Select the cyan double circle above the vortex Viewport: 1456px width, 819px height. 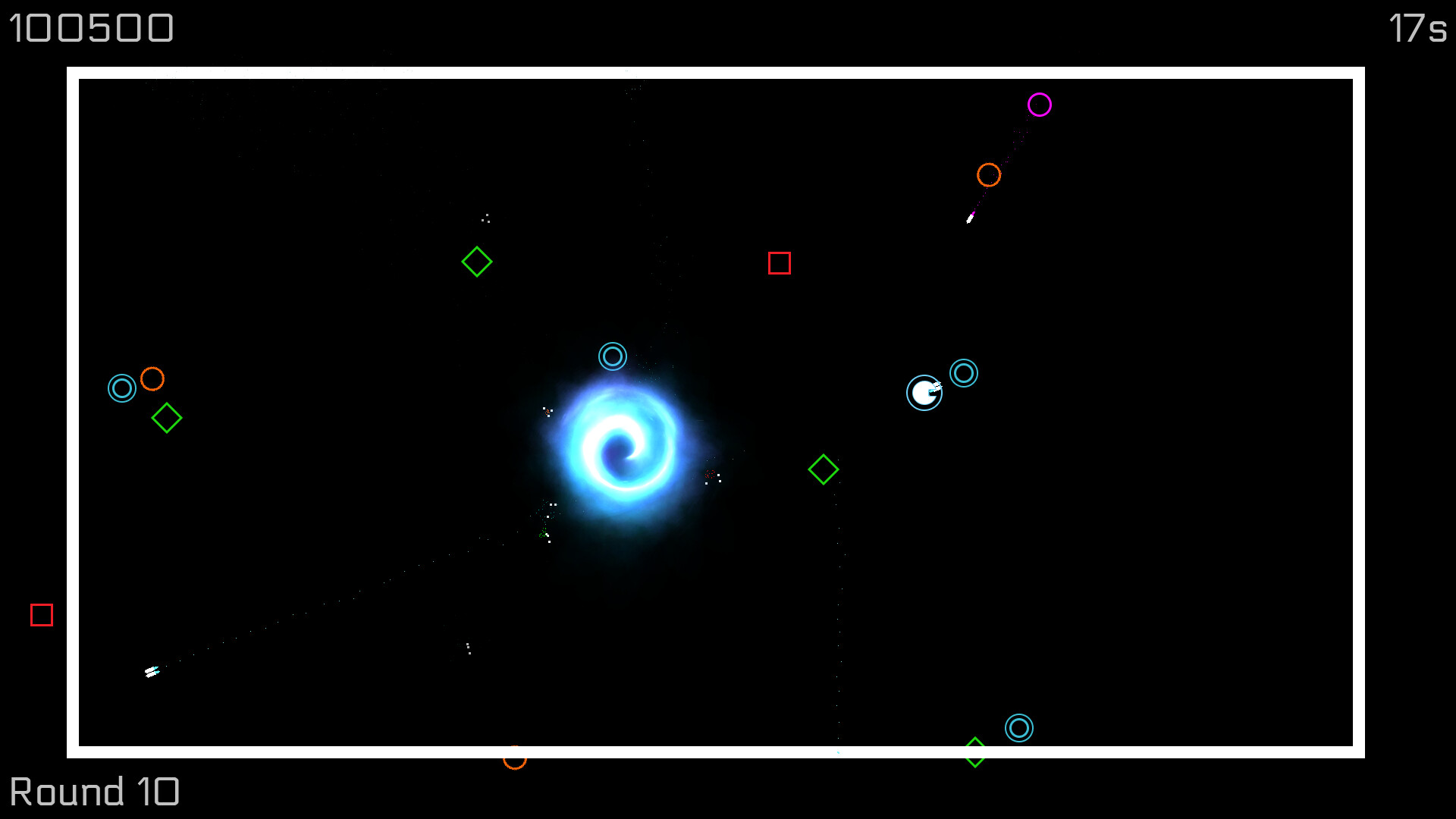click(613, 356)
